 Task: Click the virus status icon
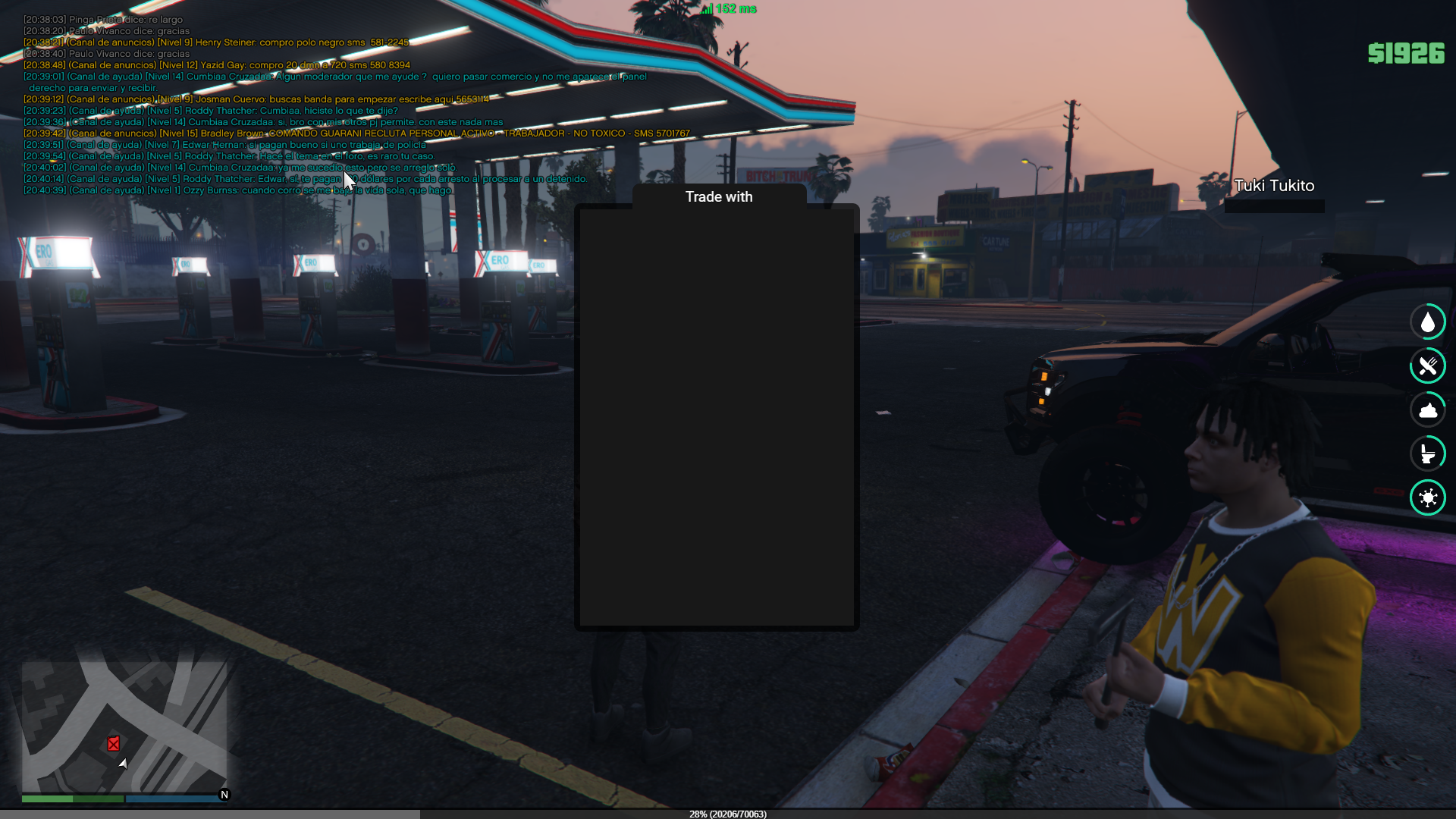pos(1428,497)
